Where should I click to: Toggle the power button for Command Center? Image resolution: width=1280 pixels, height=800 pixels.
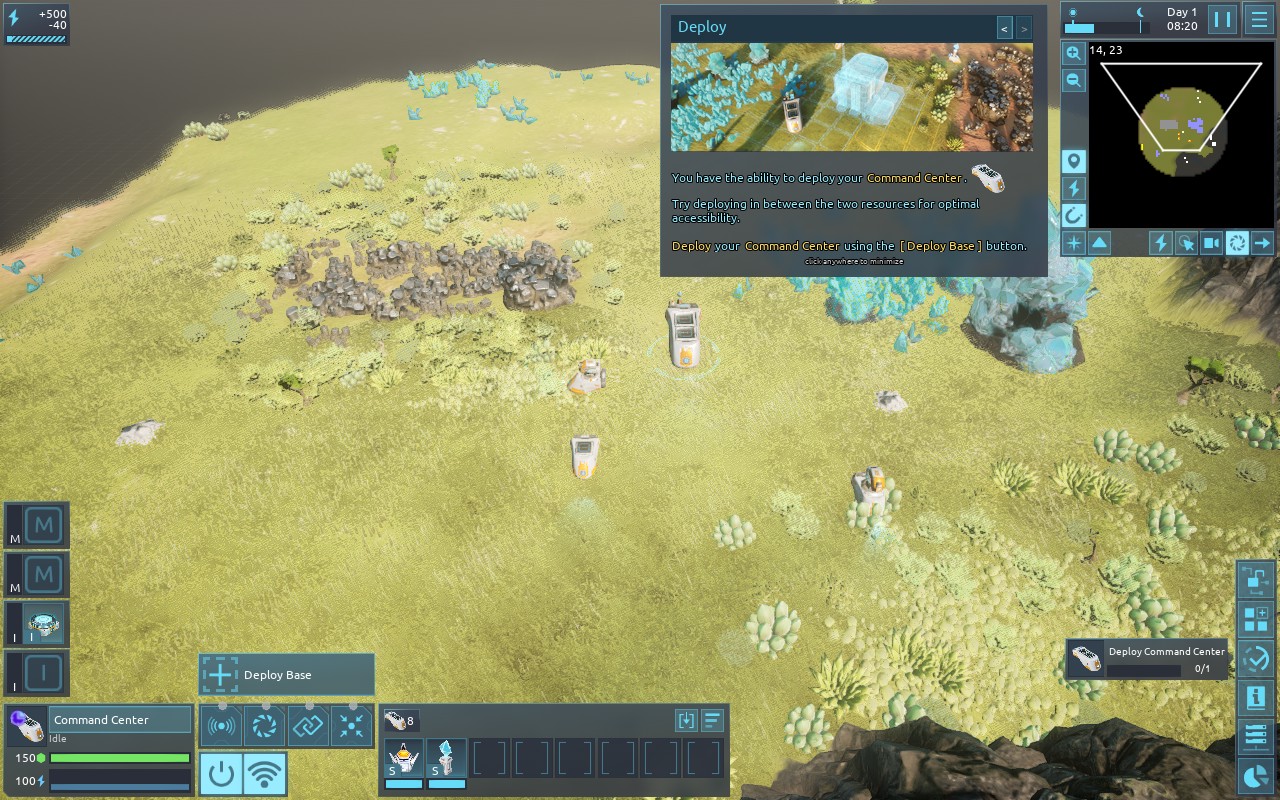coord(221,773)
